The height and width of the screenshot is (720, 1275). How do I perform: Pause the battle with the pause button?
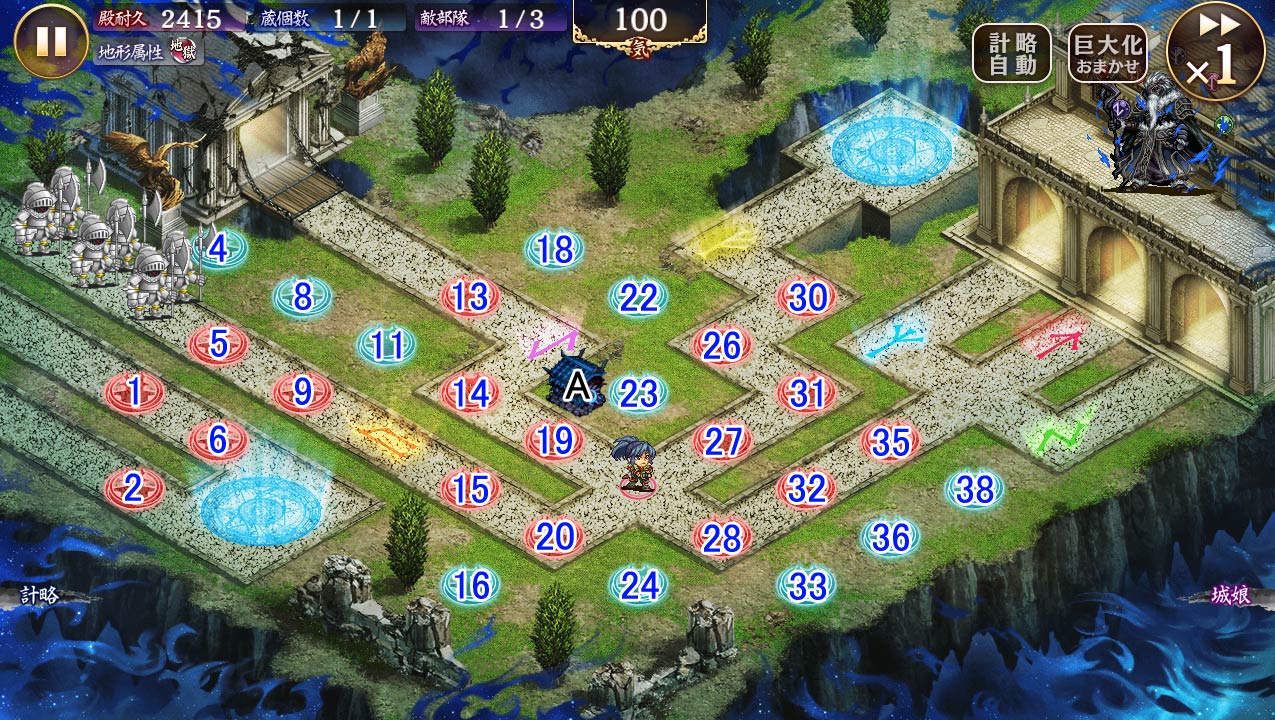pos(51,41)
